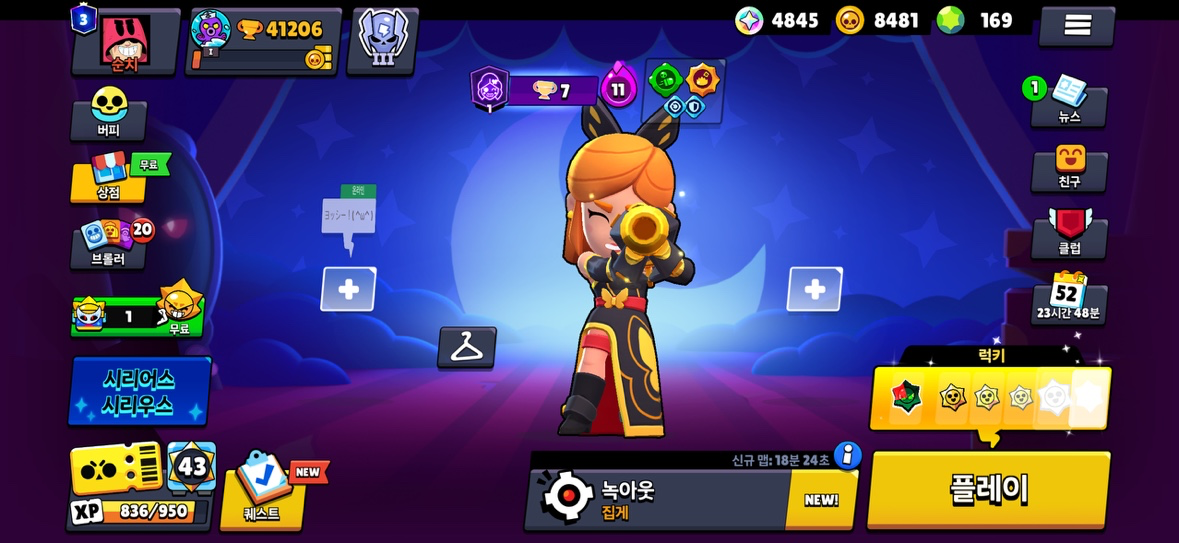
Task: View the 41206 trophy road
Action: [264, 40]
